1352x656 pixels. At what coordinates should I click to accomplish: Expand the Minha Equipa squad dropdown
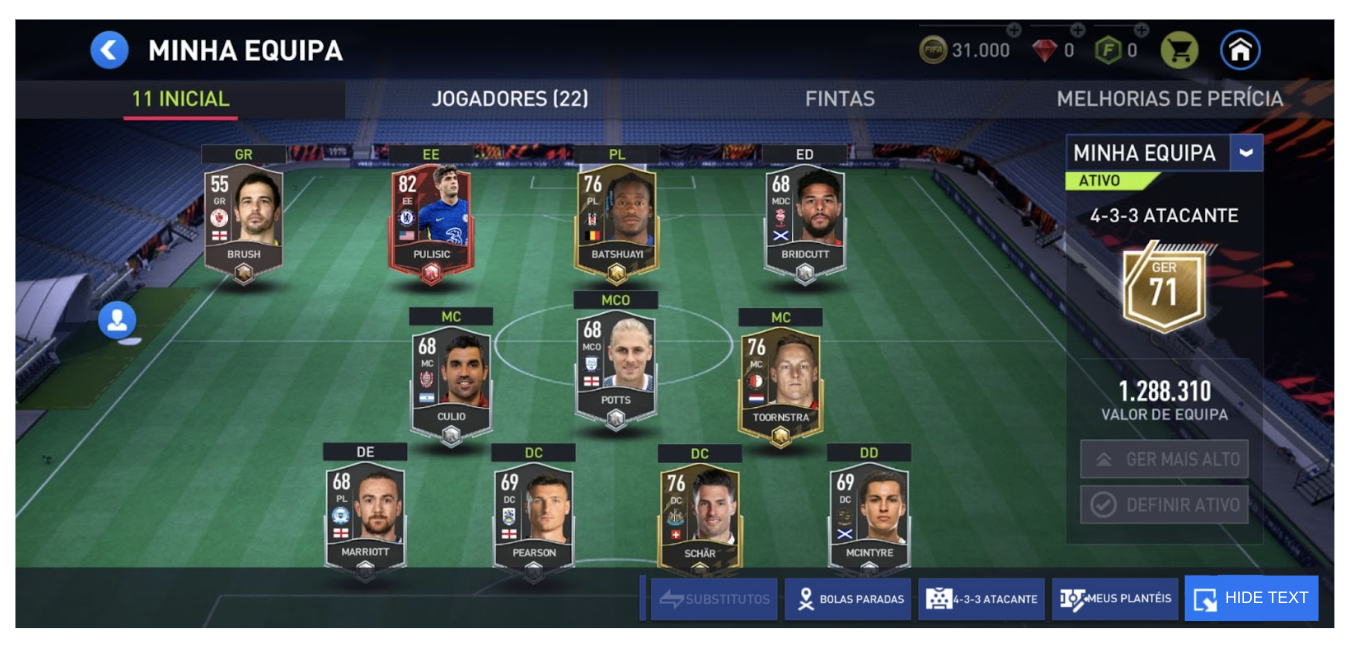click(x=1246, y=153)
